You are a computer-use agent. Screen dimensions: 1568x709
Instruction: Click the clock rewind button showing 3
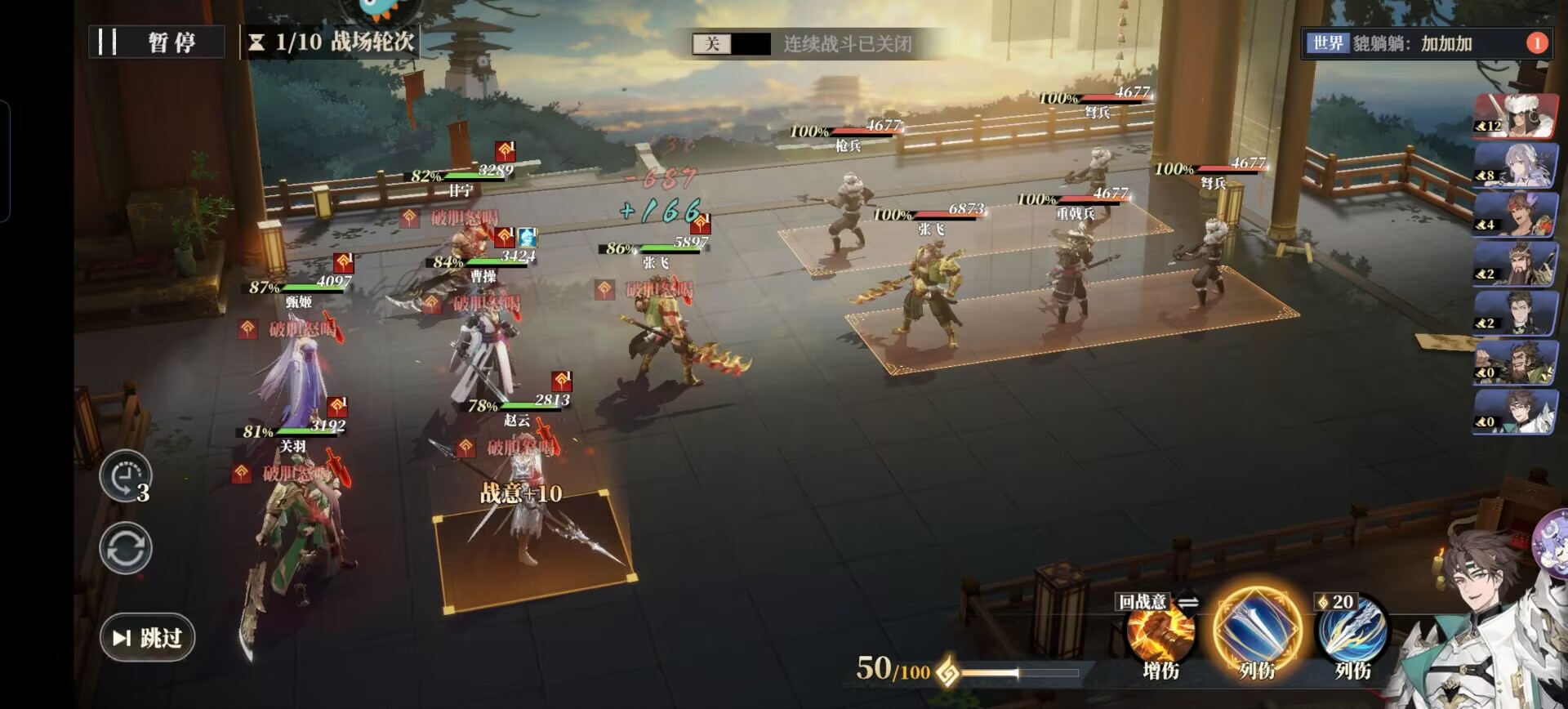(x=125, y=476)
